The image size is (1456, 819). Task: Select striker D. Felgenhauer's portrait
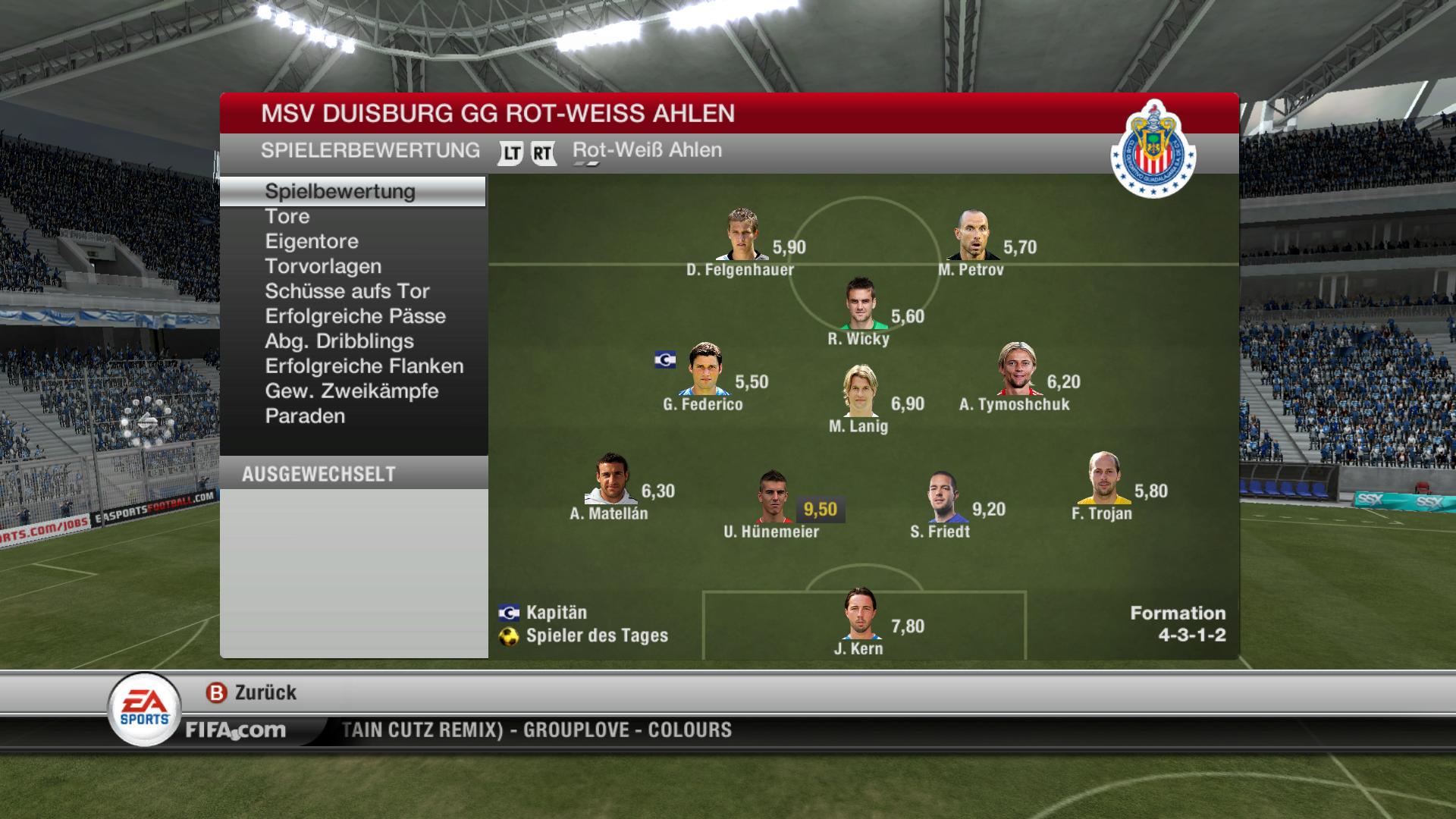pyautogui.click(x=742, y=235)
